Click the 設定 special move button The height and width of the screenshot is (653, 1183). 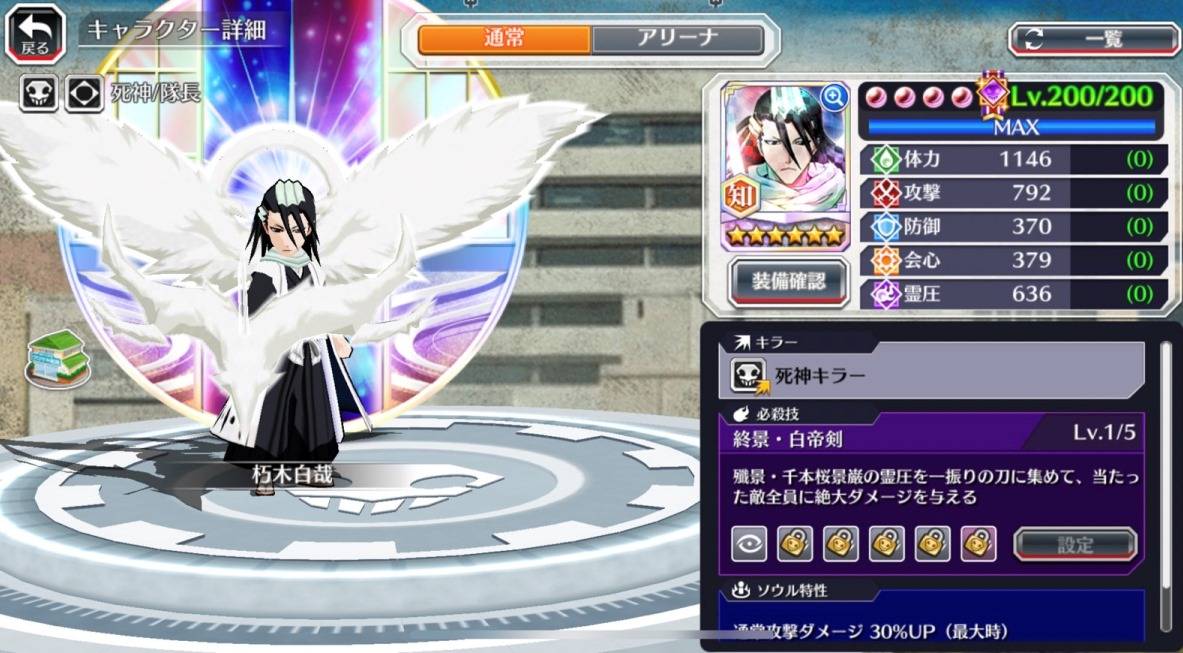[x=1075, y=545]
